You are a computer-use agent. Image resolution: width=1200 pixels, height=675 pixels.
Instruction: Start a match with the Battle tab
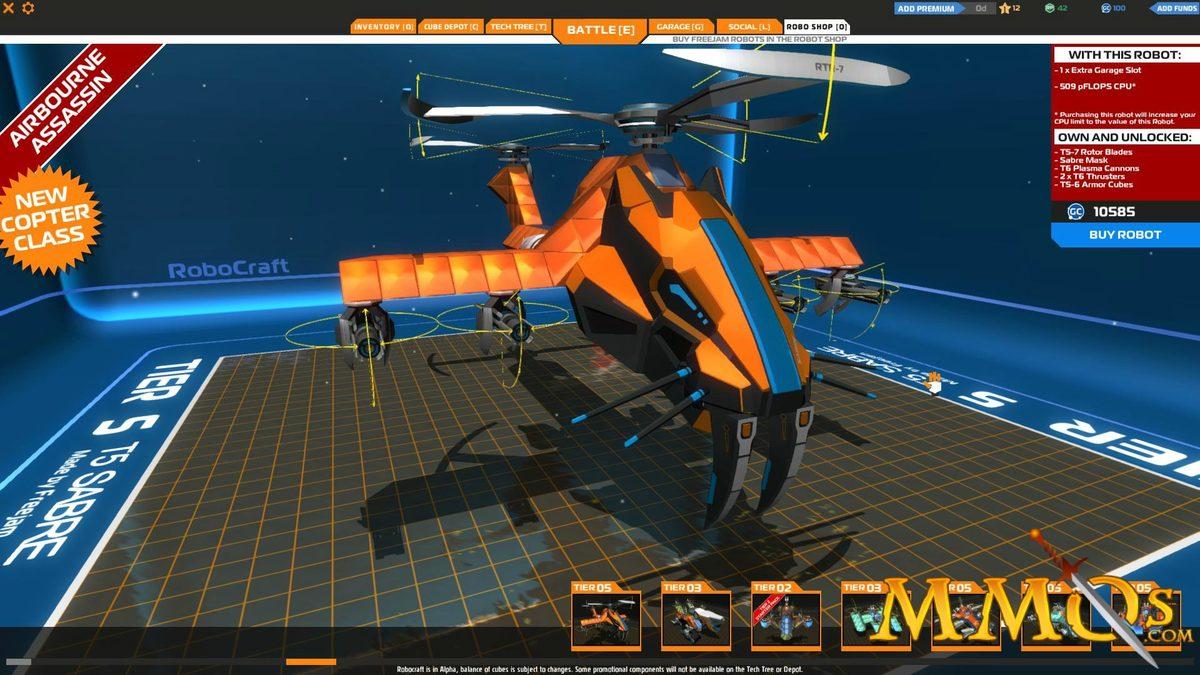[x=600, y=29]
